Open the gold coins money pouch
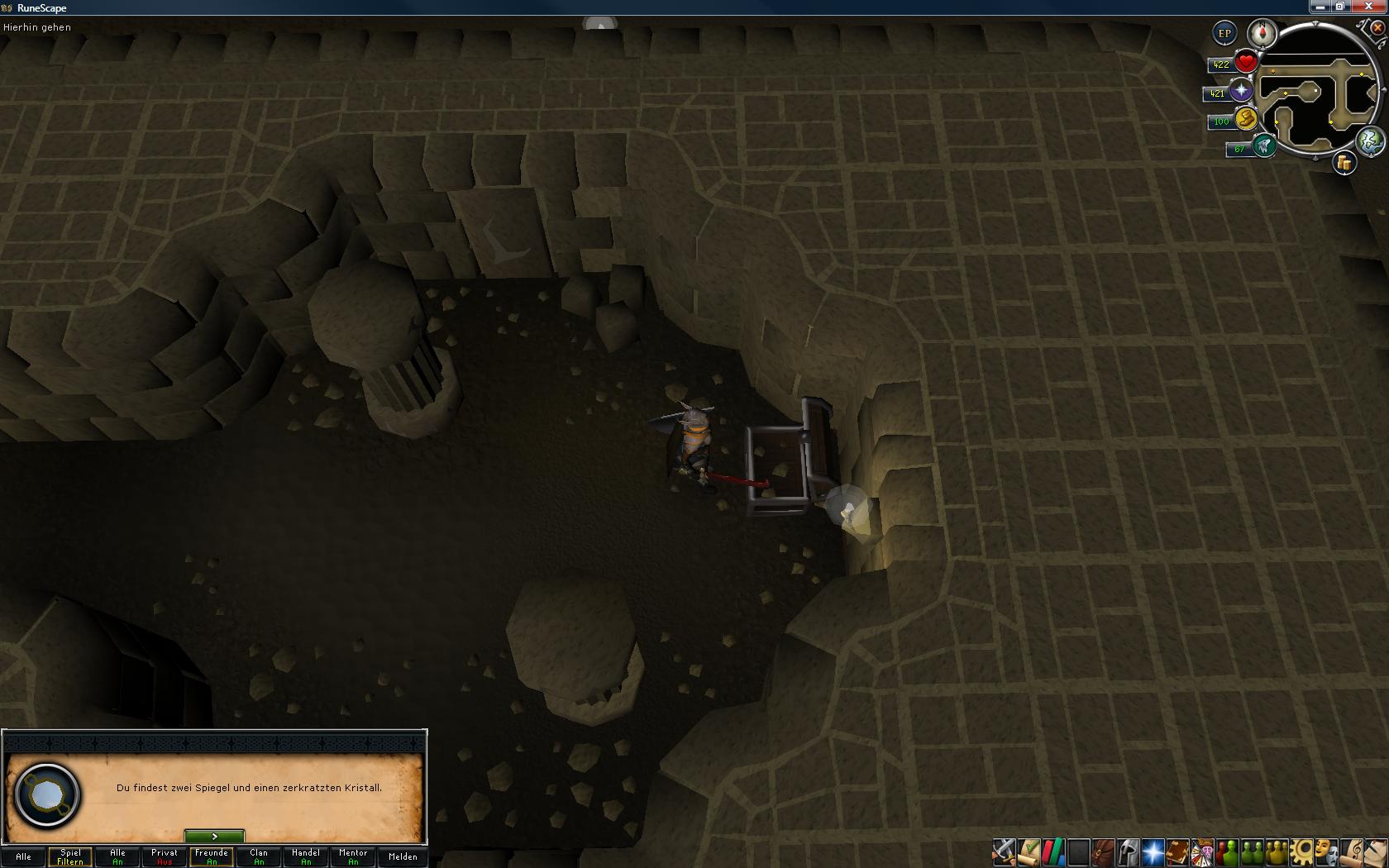1389x868 pixels. point(1344,163)
